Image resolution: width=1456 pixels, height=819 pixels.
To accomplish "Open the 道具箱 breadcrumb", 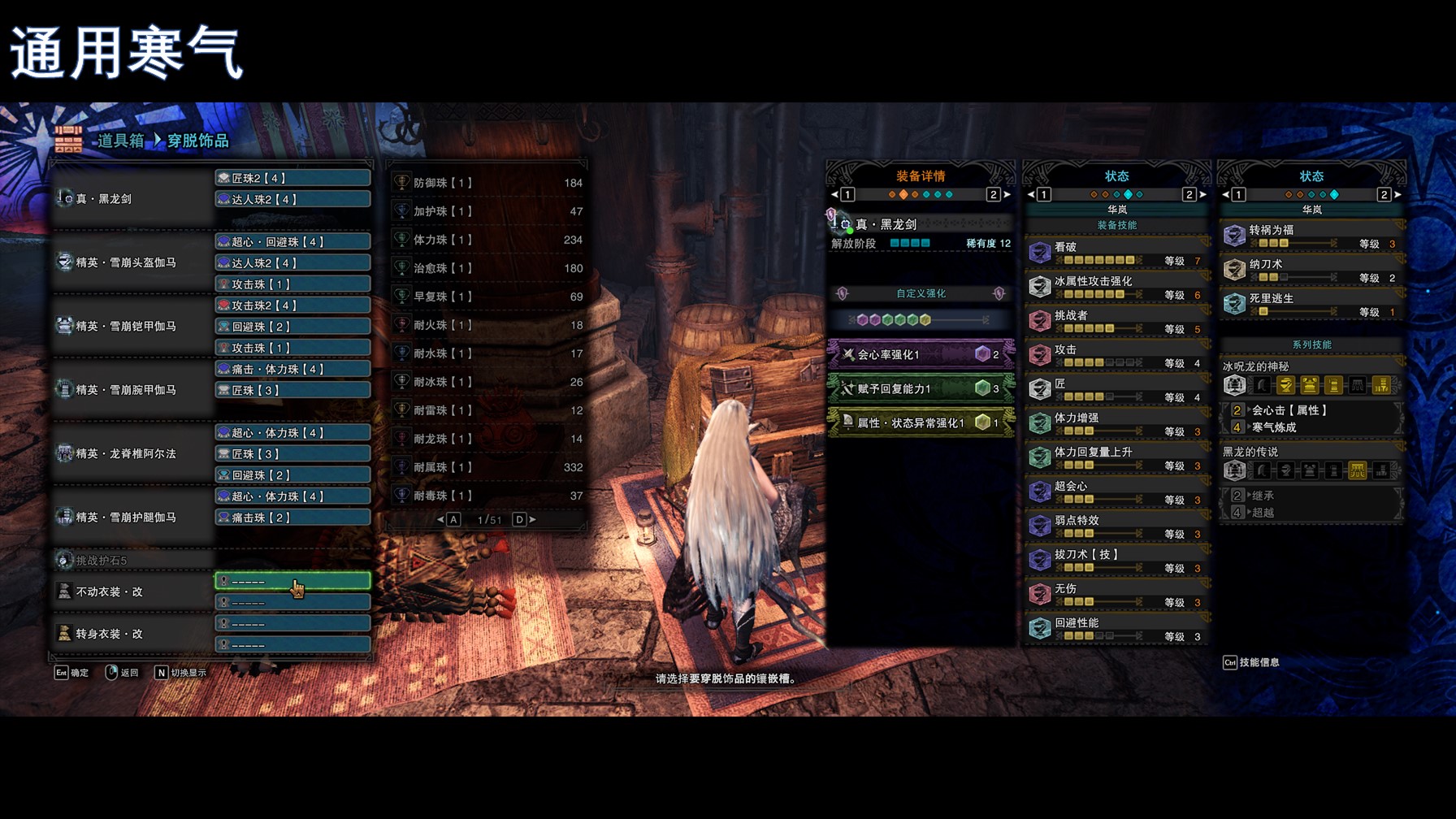I will coord(120,141).
